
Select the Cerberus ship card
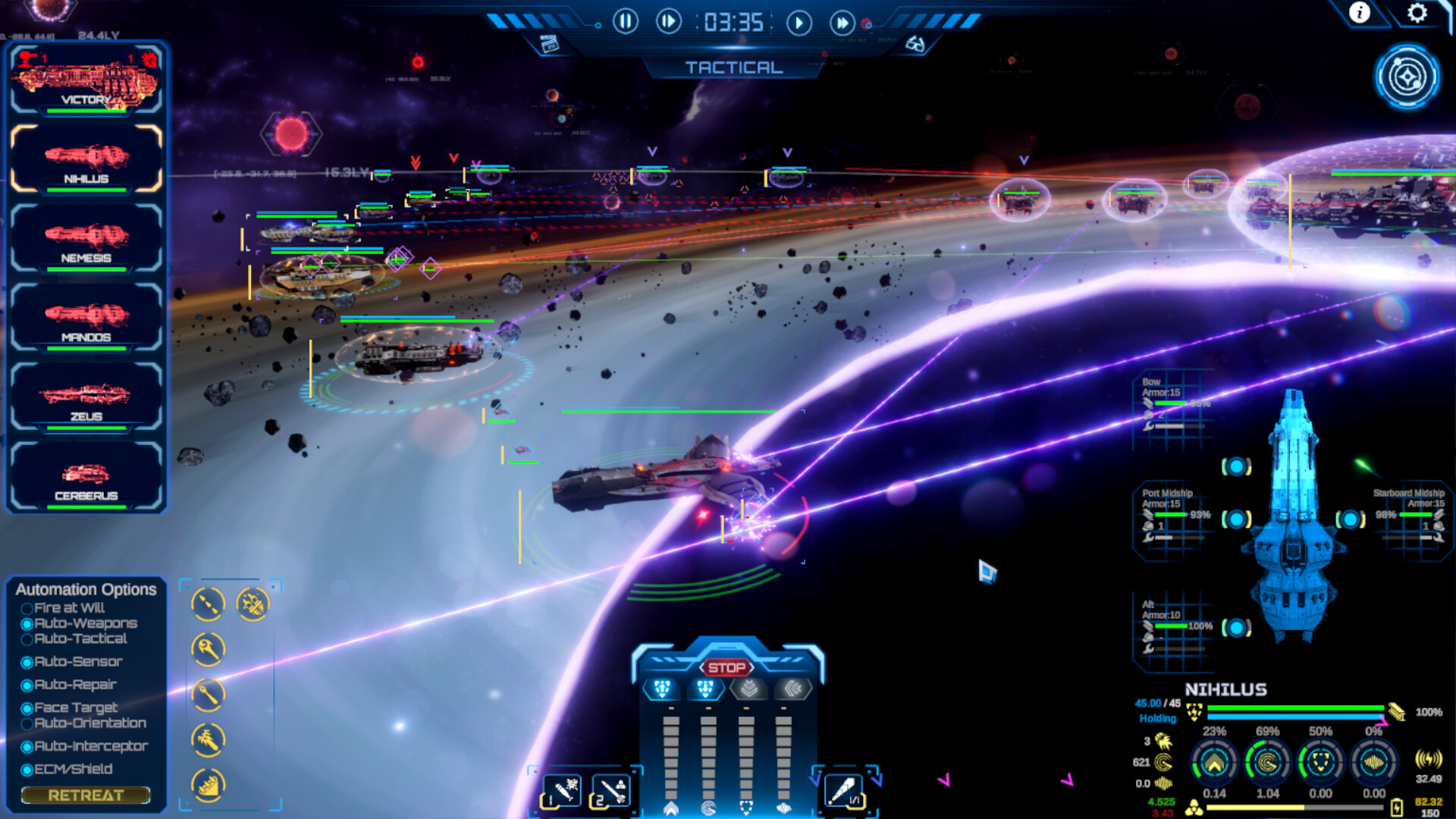86,477
